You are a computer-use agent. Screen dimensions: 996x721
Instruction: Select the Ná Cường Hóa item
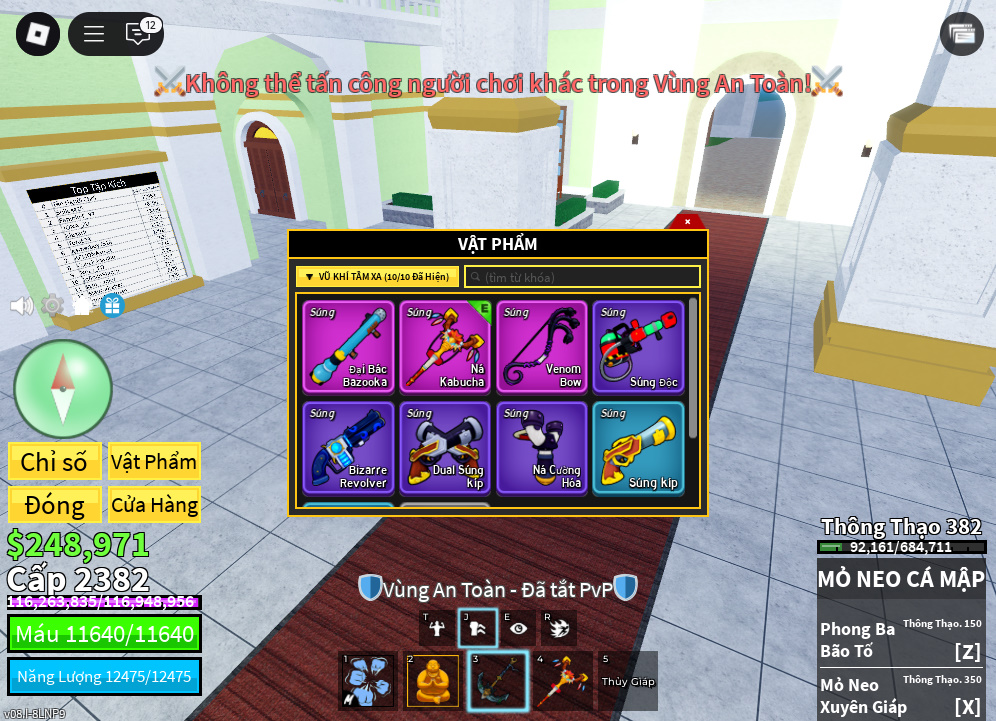click(x=542, y=447)
